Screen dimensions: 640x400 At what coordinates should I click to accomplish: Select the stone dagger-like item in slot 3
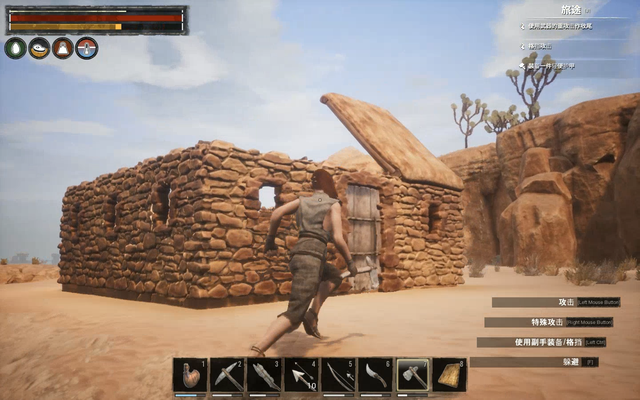[x=265, y=375]
